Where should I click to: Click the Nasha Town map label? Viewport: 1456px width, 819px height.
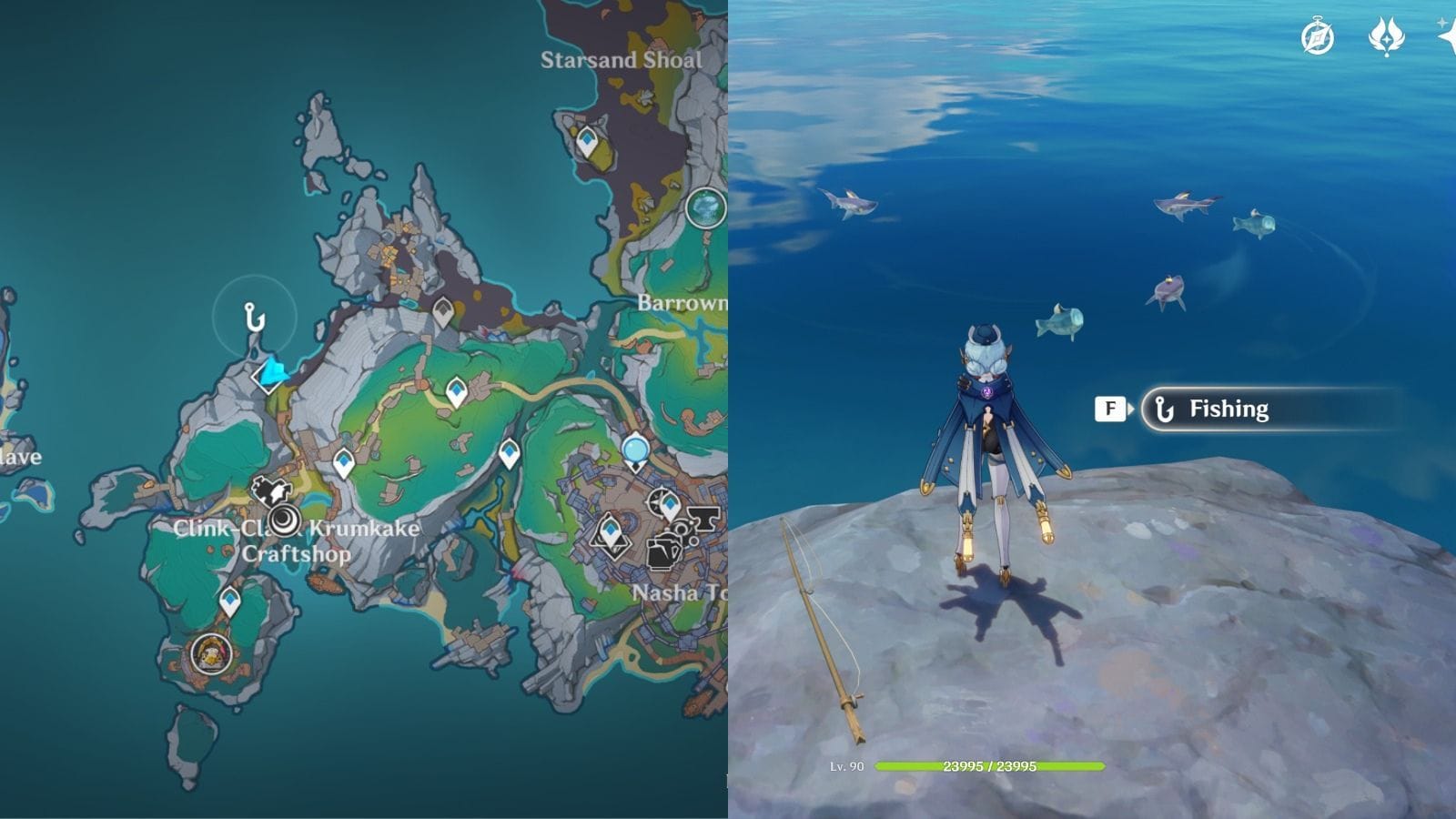pos(673,591)
